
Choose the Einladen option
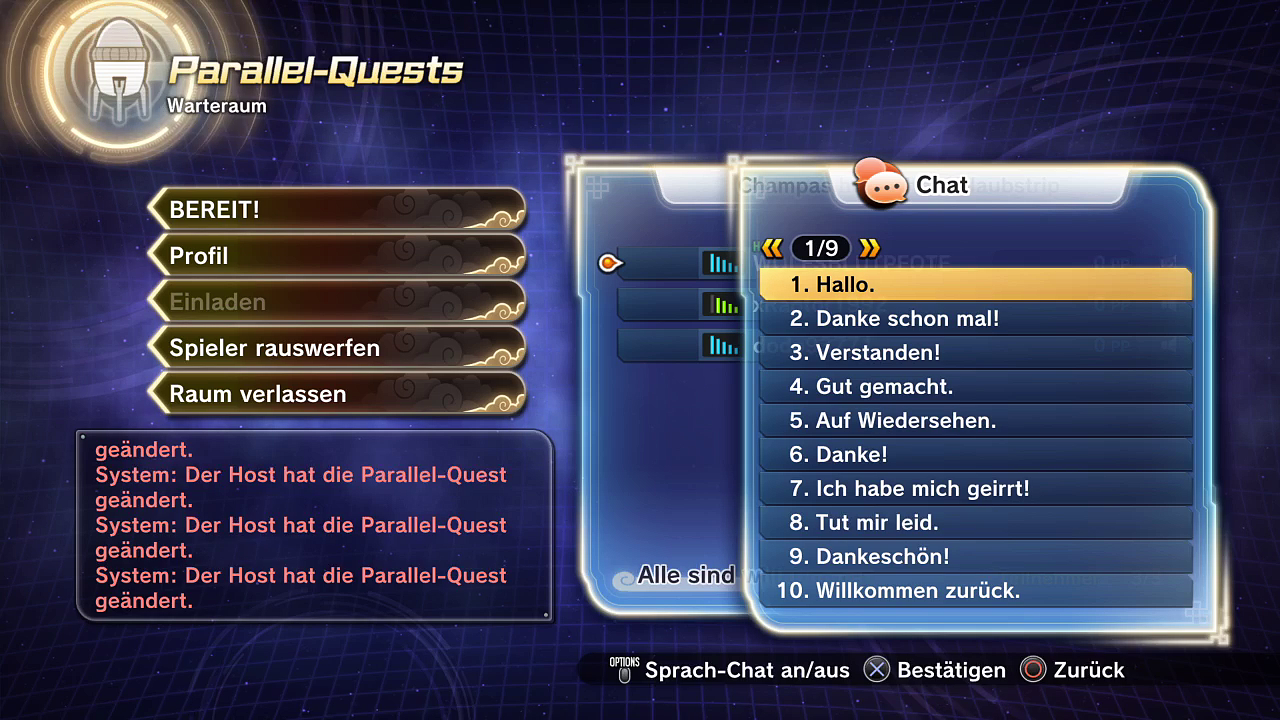[x=337, y=302]
